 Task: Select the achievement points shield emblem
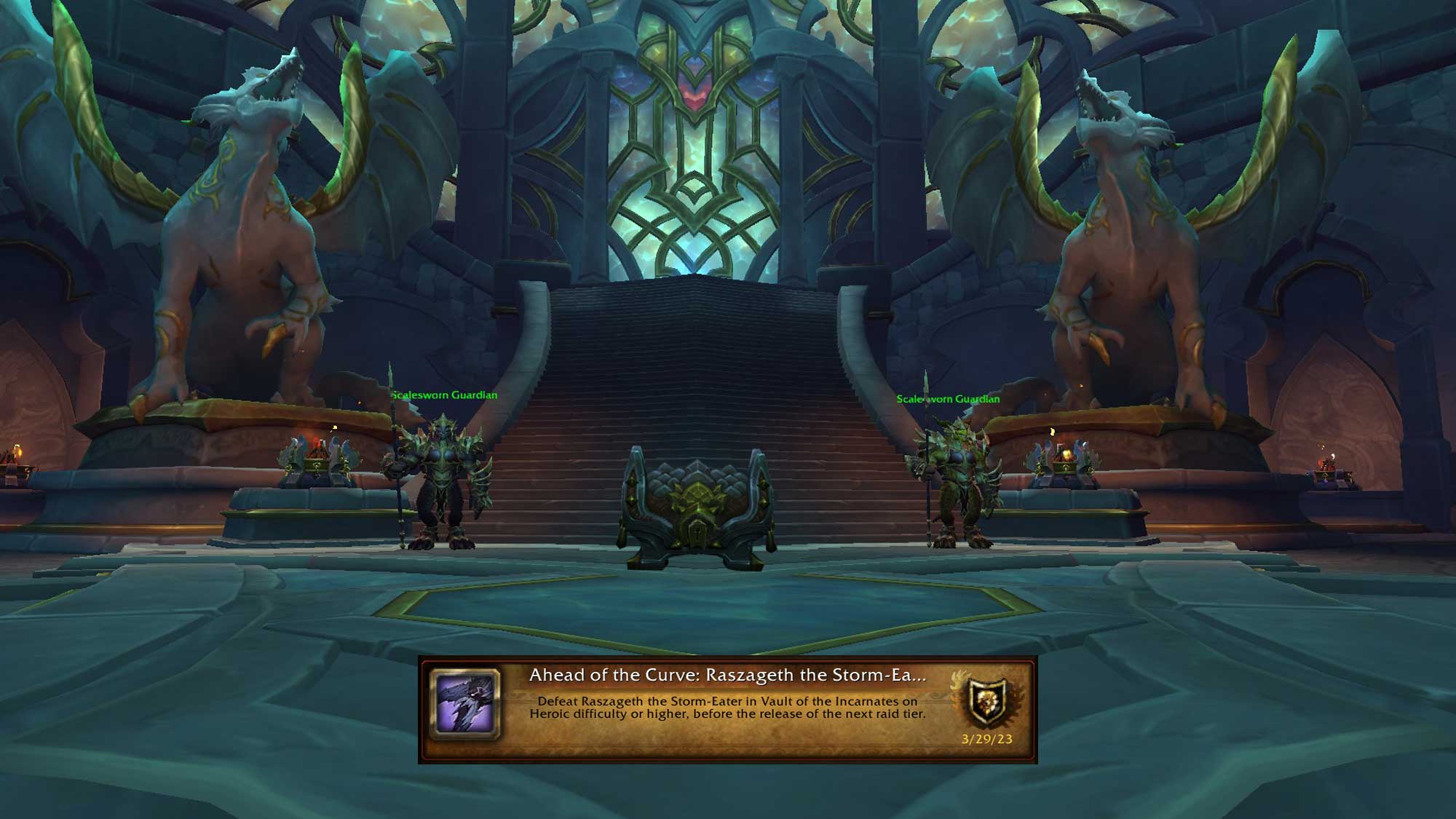[x=987, y=703]
